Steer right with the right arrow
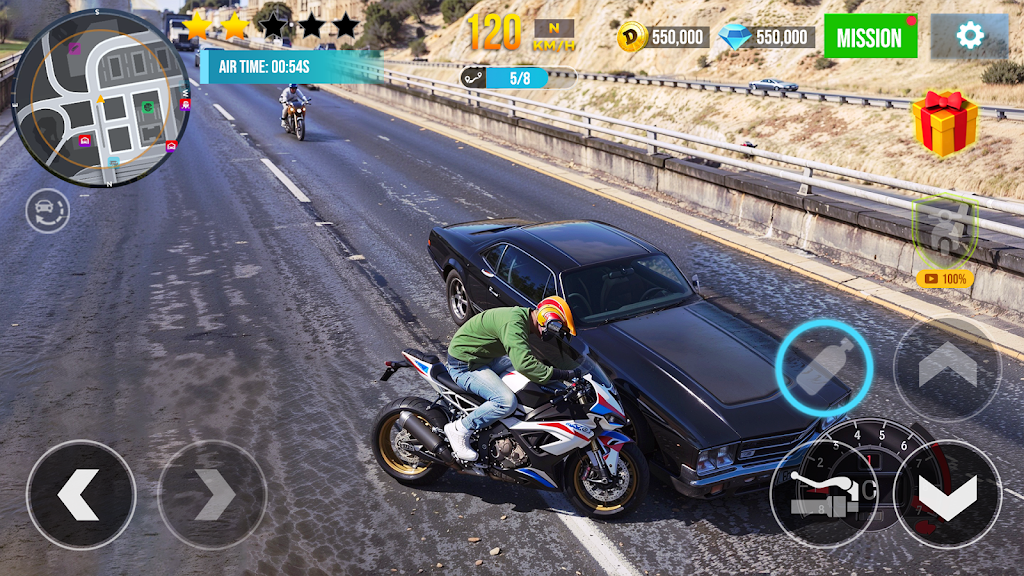This screenshot has width=1024, height=576. 212,494
